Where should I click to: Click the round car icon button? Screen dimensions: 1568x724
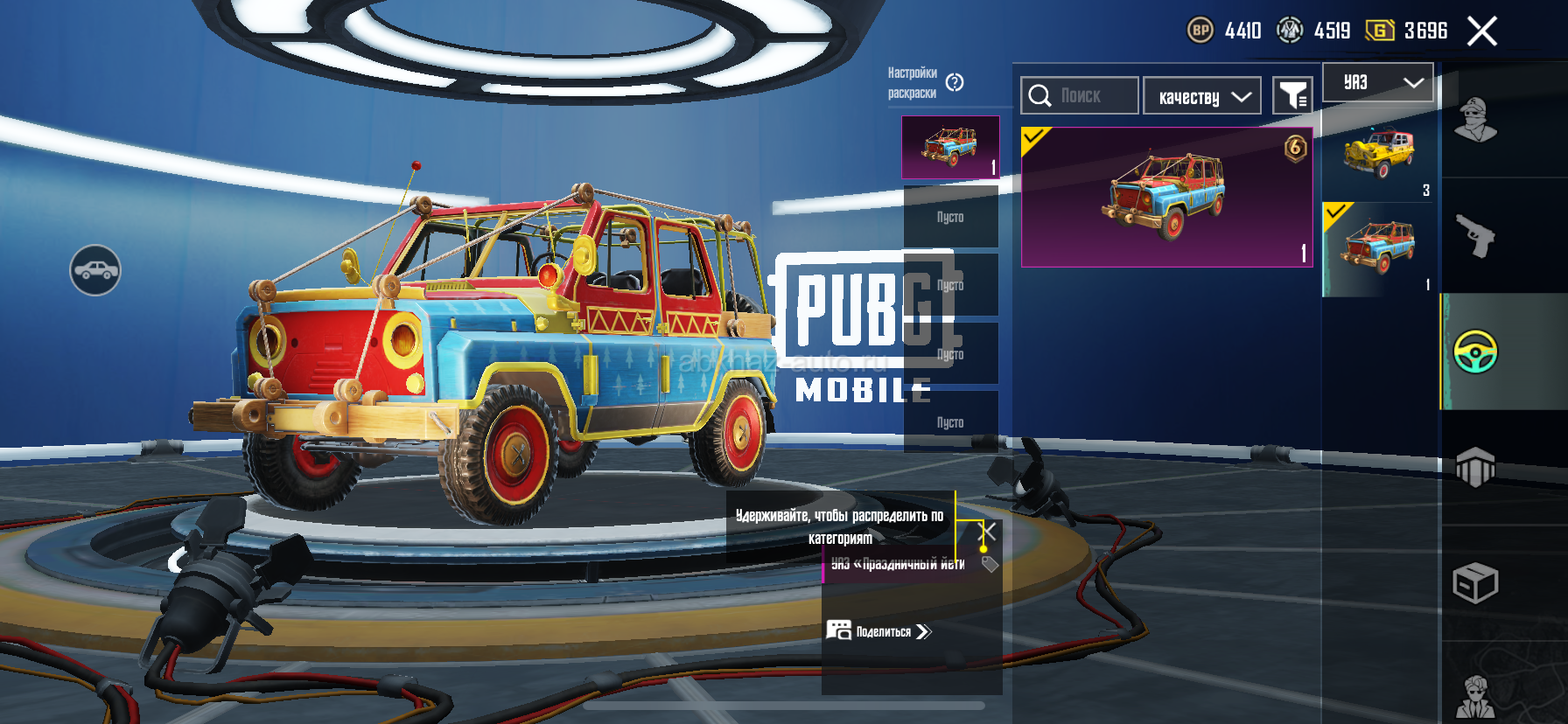[x=95, y=270]
